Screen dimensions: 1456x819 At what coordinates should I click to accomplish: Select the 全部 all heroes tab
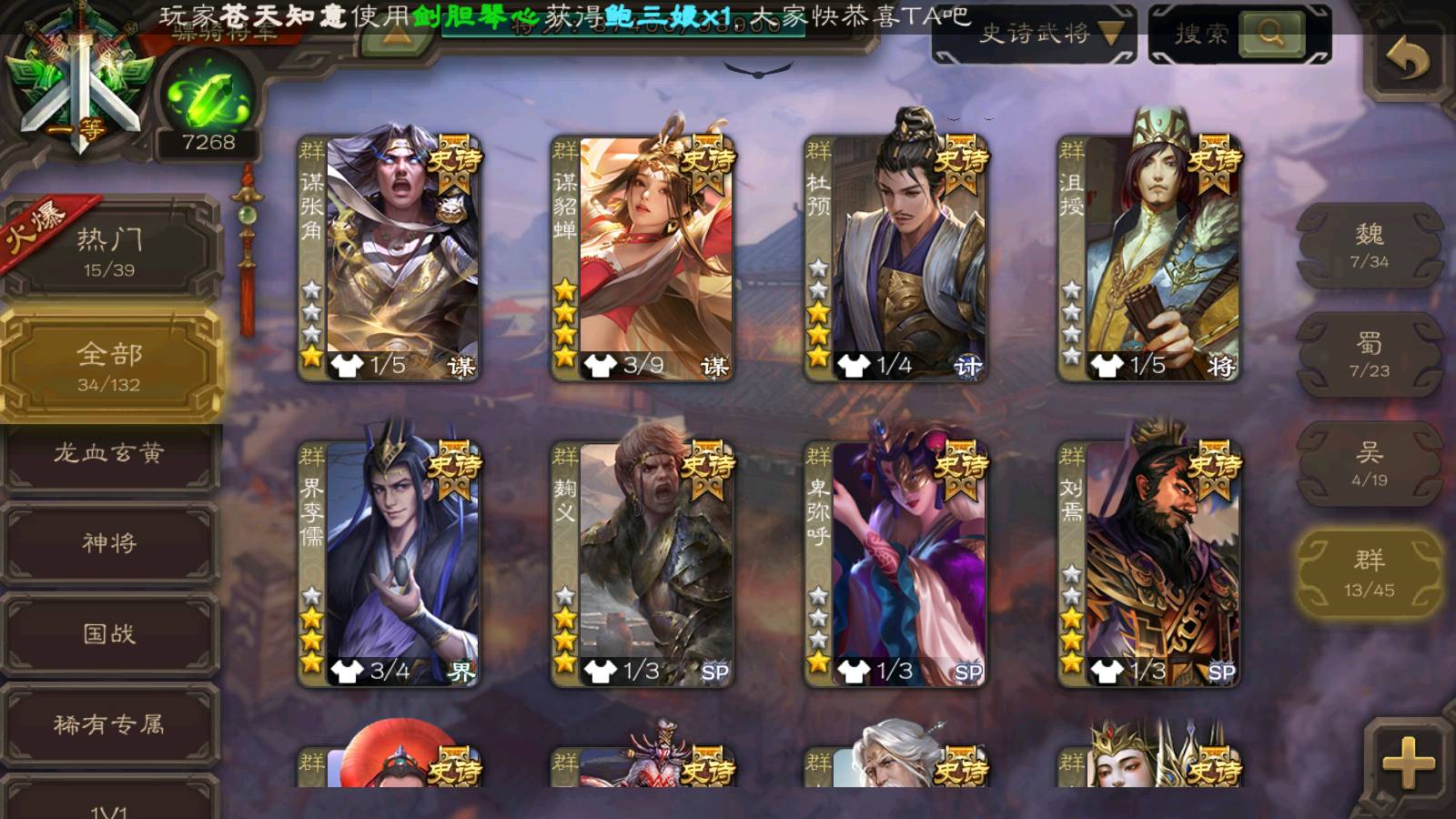109,366
